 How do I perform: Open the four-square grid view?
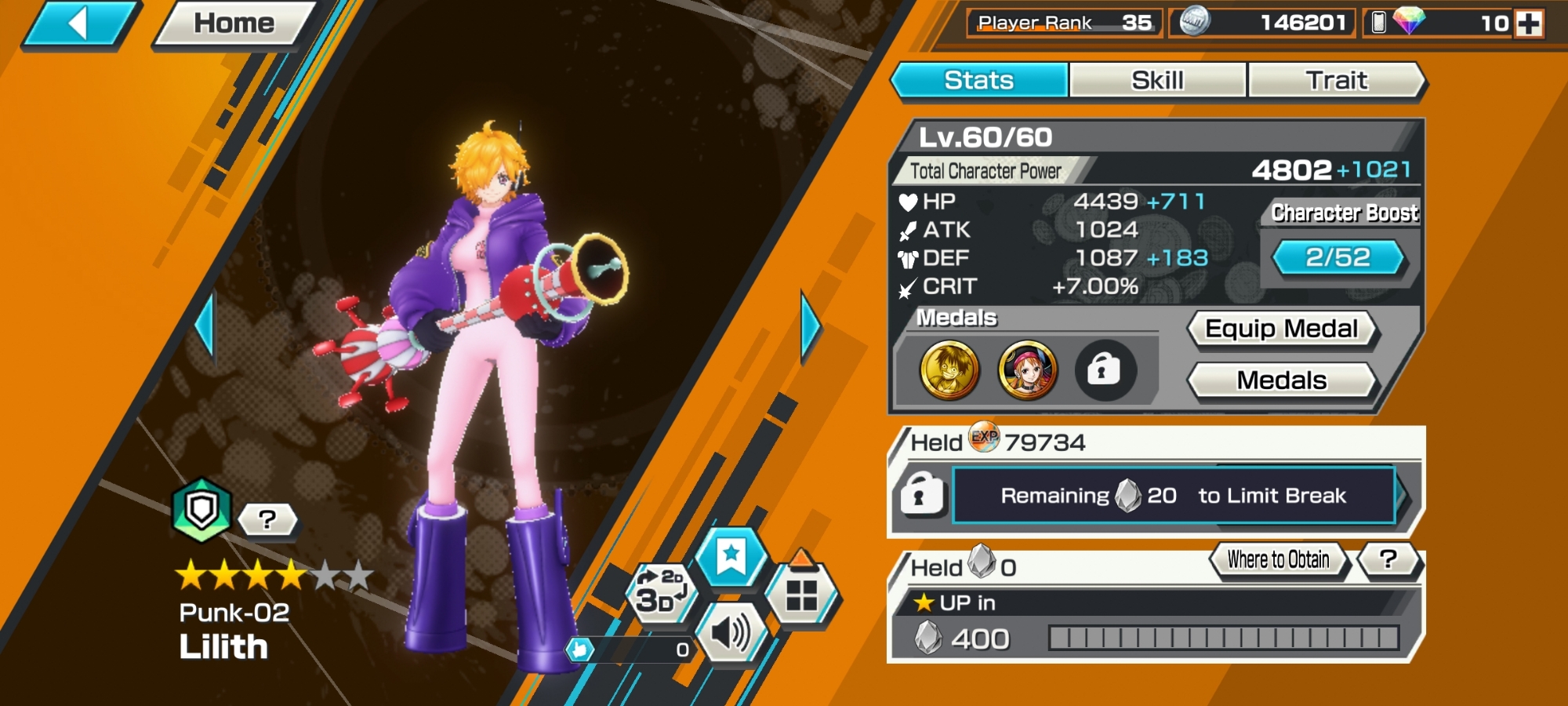801,595
